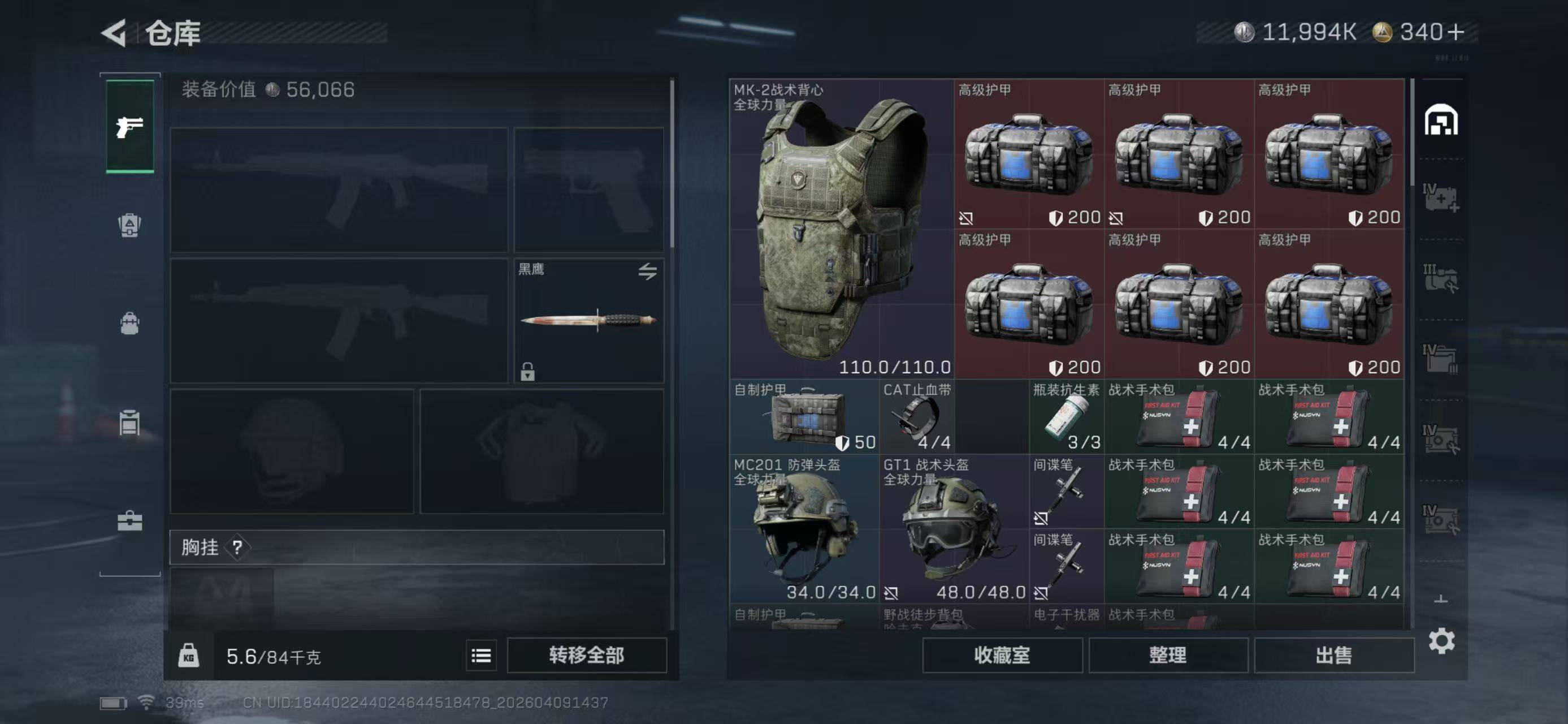Open the home-shaped warehouse filter icon
The width and height of the screenshot is (1568, 724).
click(1441, 120)
